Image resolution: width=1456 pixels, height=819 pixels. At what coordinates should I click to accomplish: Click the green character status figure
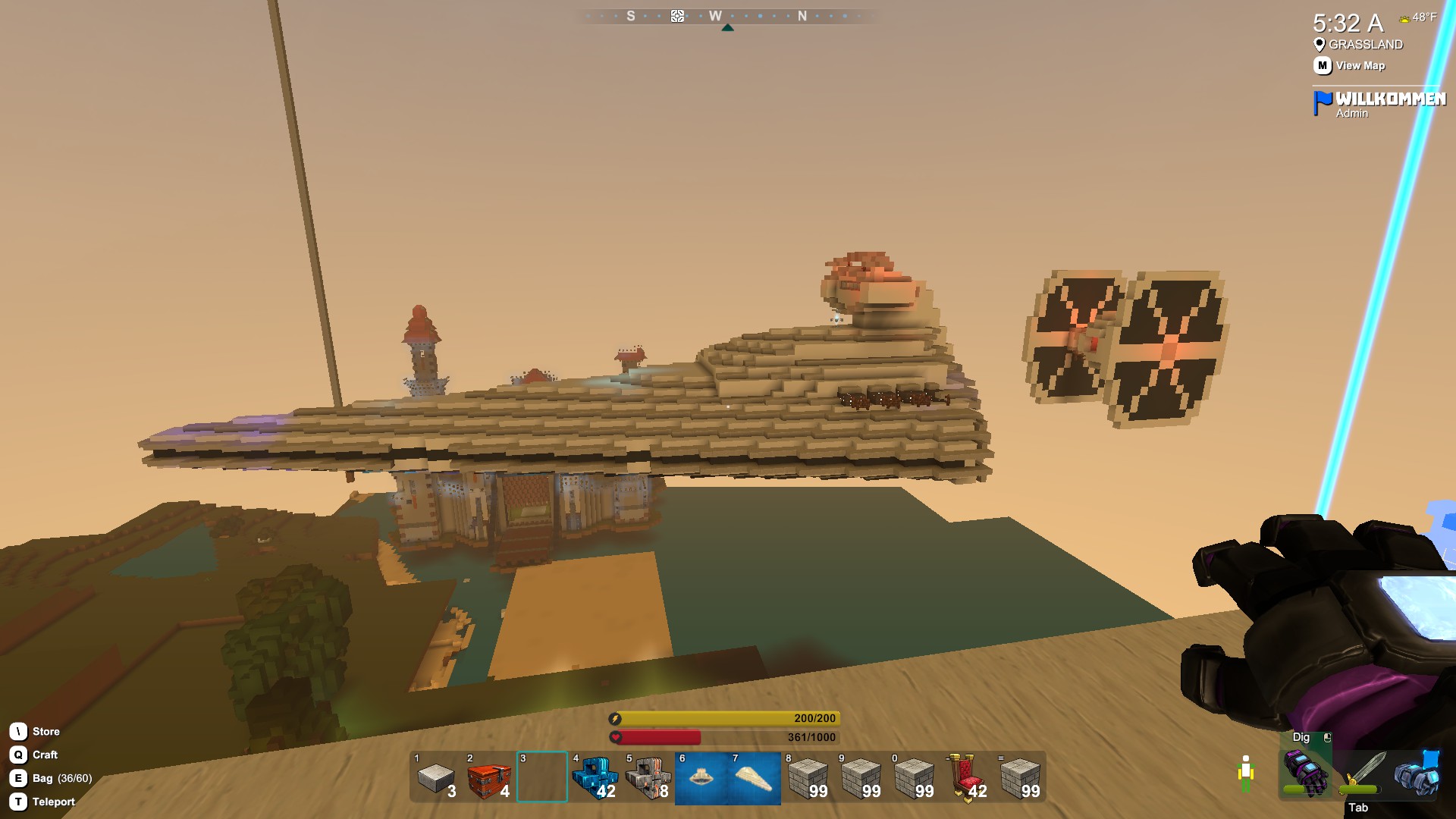[x=1246, y=773]
